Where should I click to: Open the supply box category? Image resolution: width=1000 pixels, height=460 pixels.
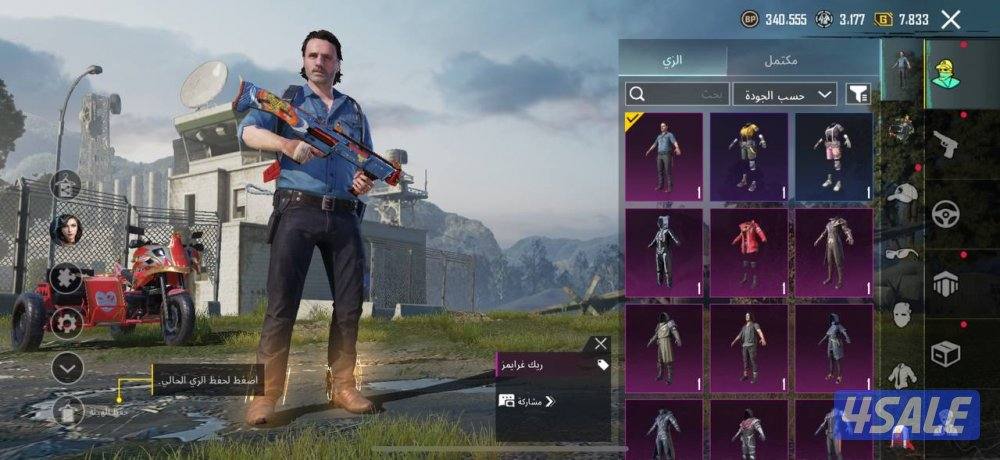point(945,353)
